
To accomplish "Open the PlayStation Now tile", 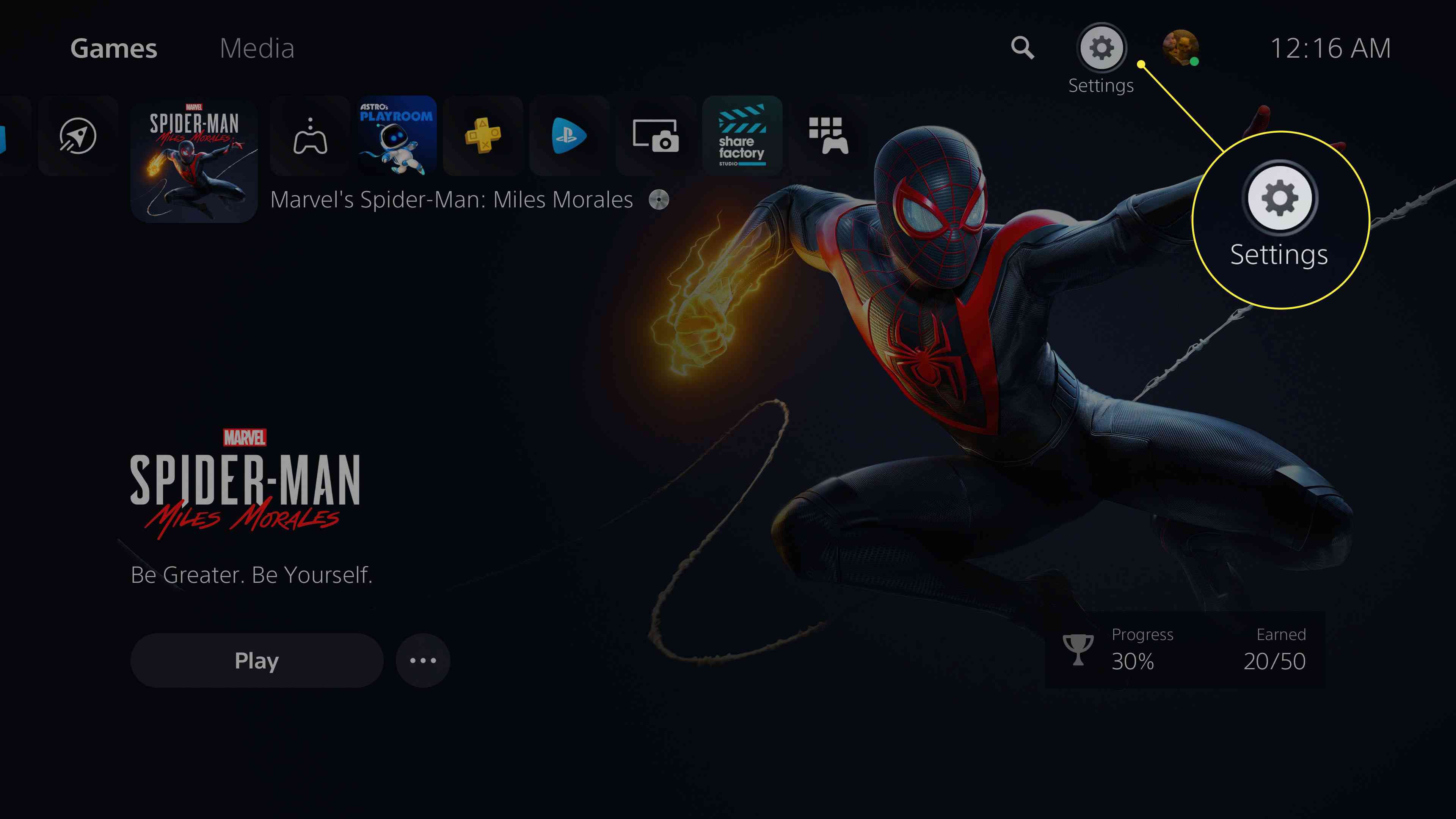I will coord(569,136).
